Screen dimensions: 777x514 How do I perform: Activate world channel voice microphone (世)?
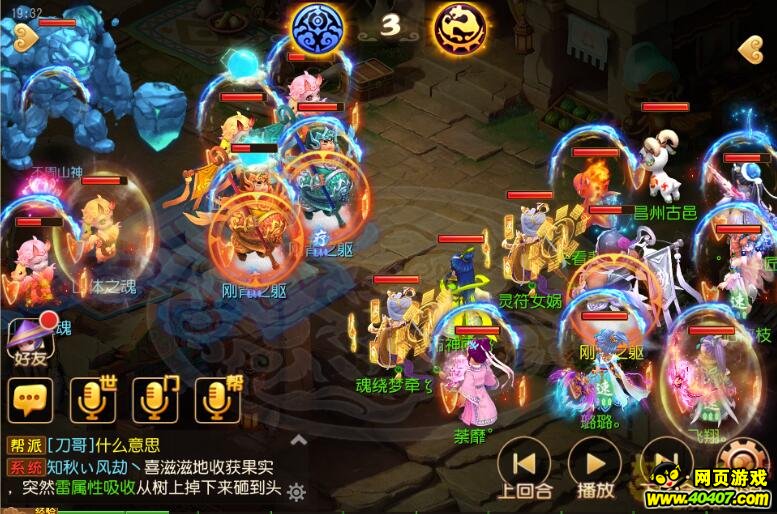[x=91, y=400]
